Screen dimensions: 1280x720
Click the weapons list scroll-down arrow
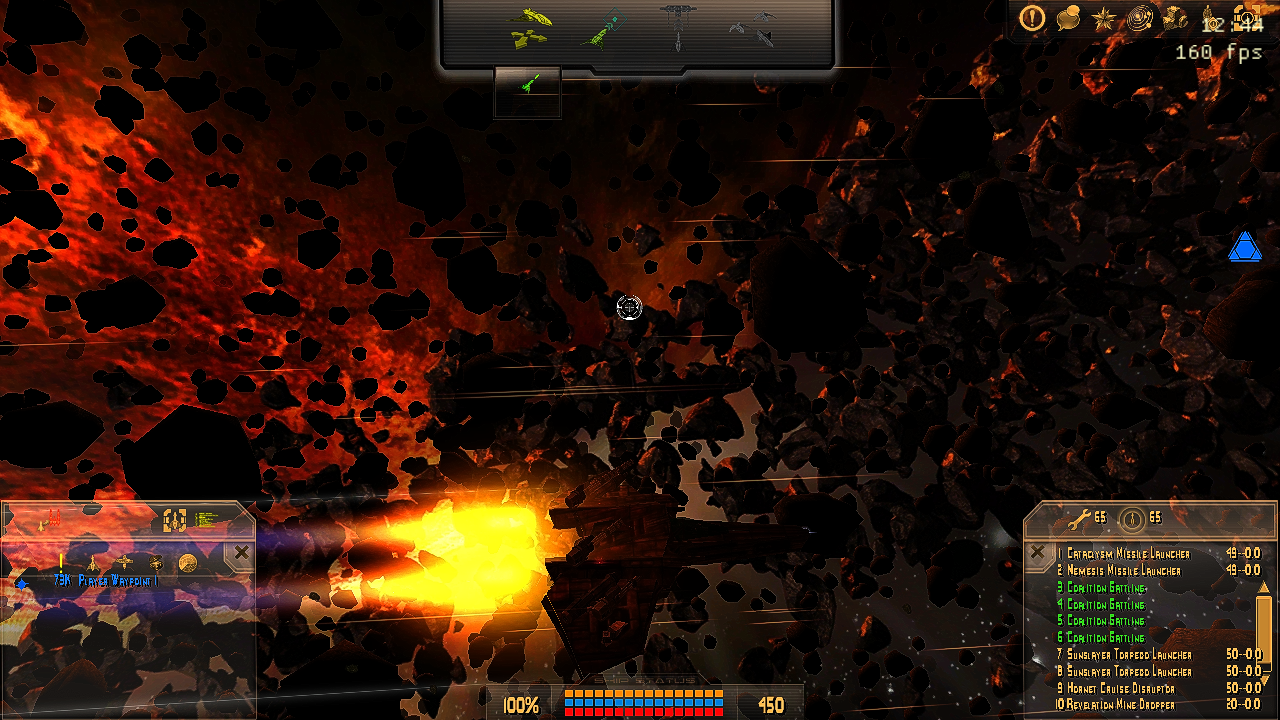point(1264,679)
